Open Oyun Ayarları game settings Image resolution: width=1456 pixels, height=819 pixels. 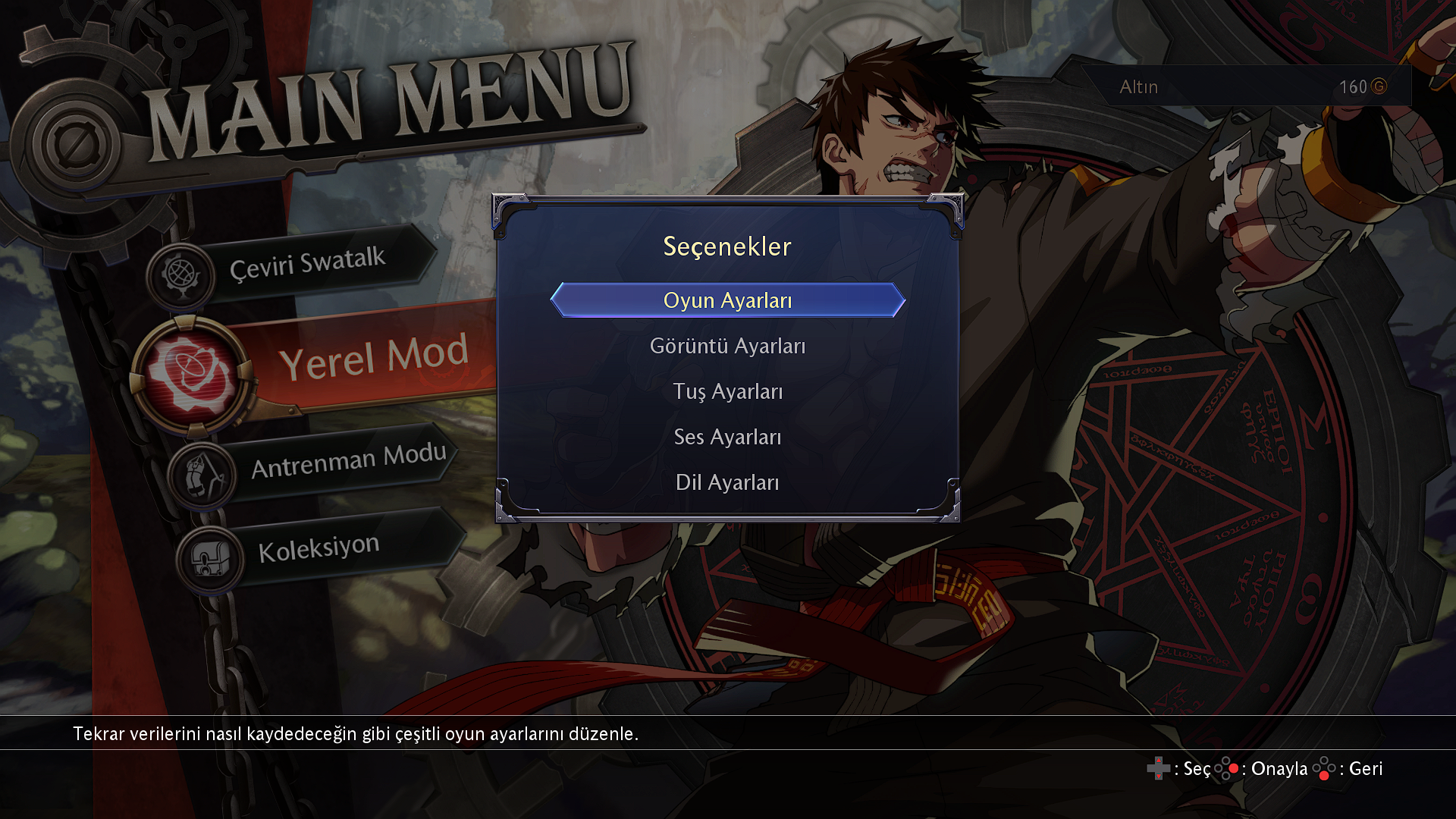click(x=727, y=300)
